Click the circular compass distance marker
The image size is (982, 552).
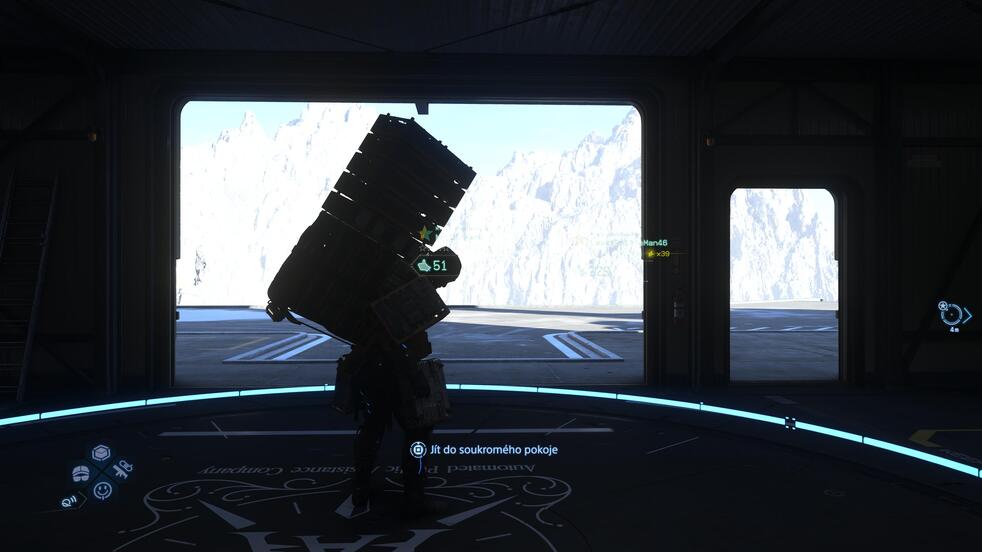952,314
